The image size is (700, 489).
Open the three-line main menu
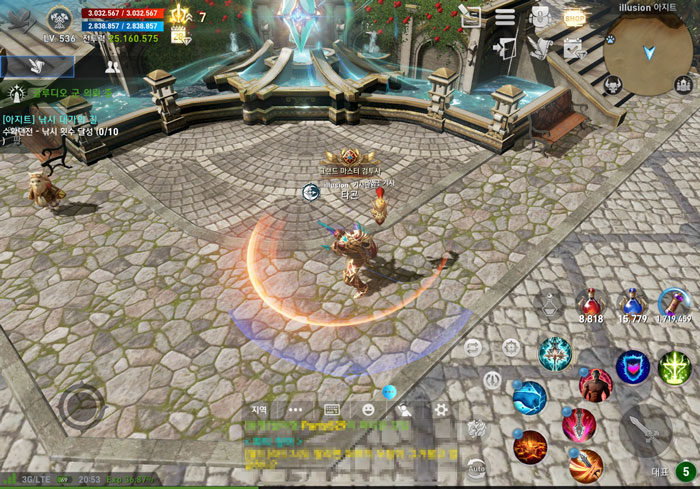coord(505,17)
